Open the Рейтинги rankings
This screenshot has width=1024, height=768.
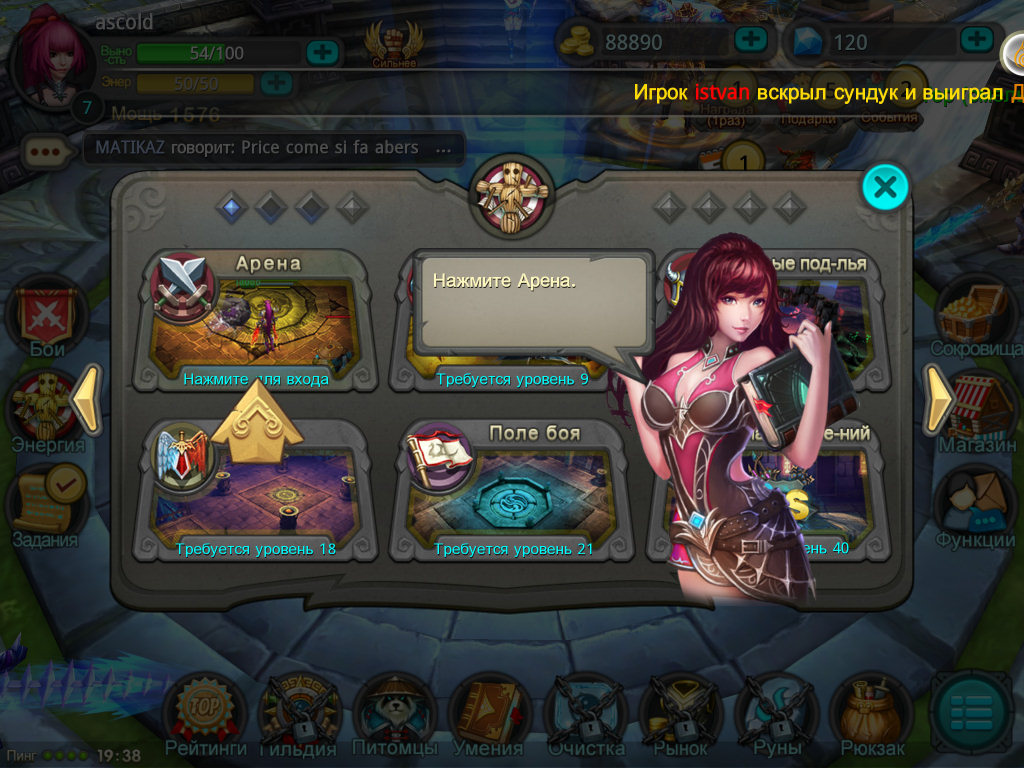point(204,713)
